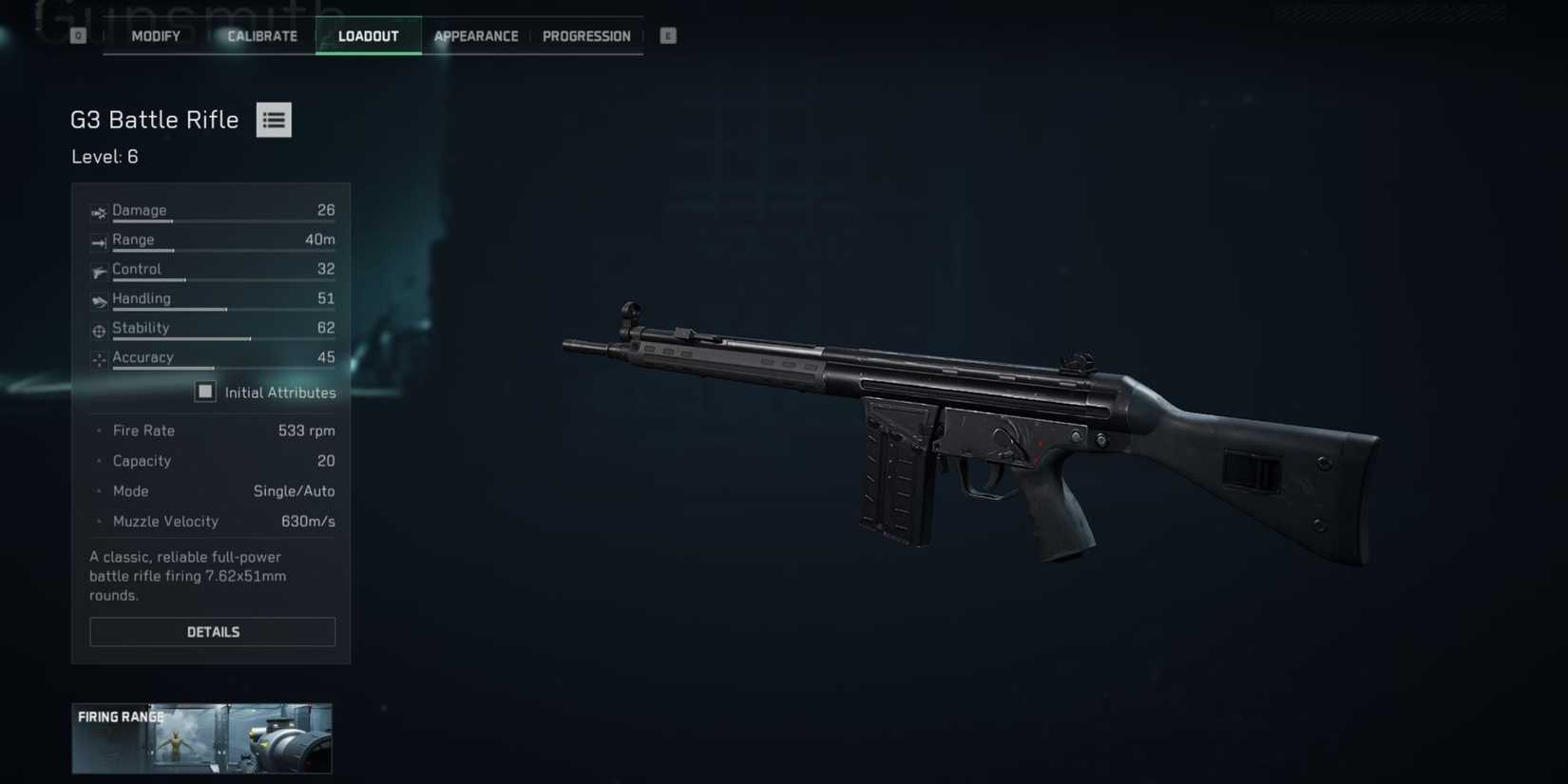
Task: Click the Details button
Action: click(x=212, y=631)
